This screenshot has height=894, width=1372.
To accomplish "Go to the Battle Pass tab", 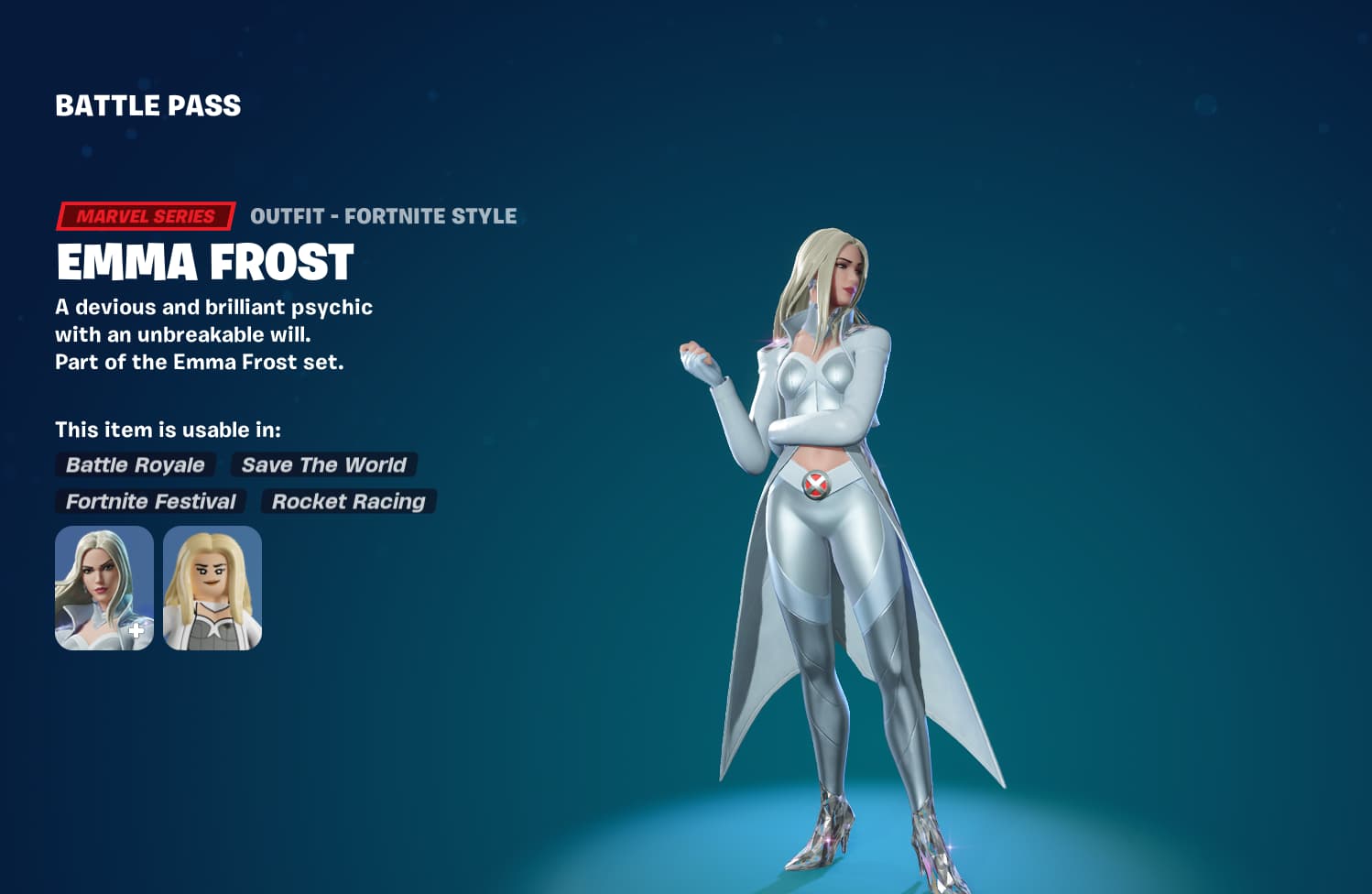I will [147, 105].
